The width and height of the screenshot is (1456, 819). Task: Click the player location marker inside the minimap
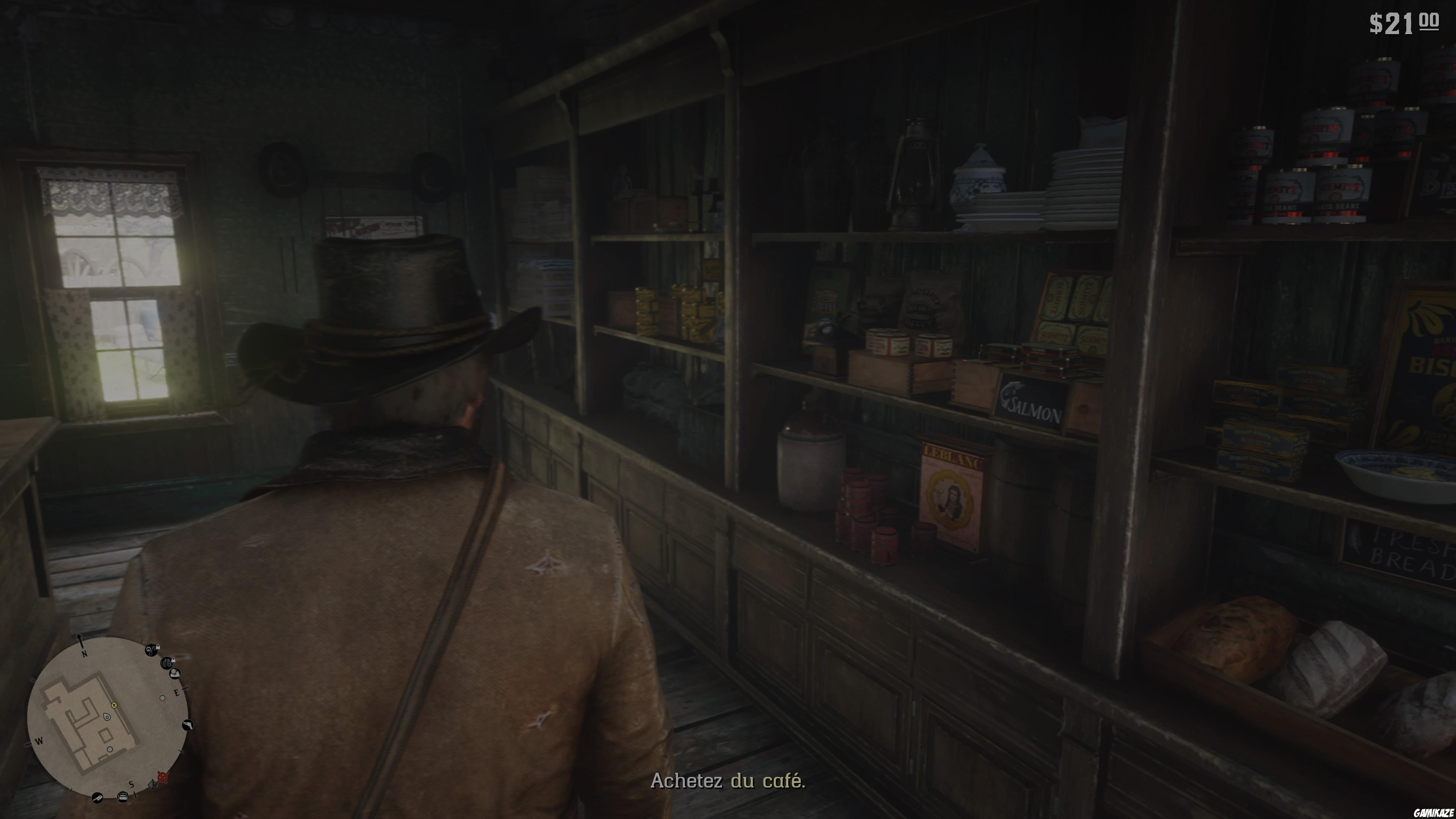tap(107, 717)
